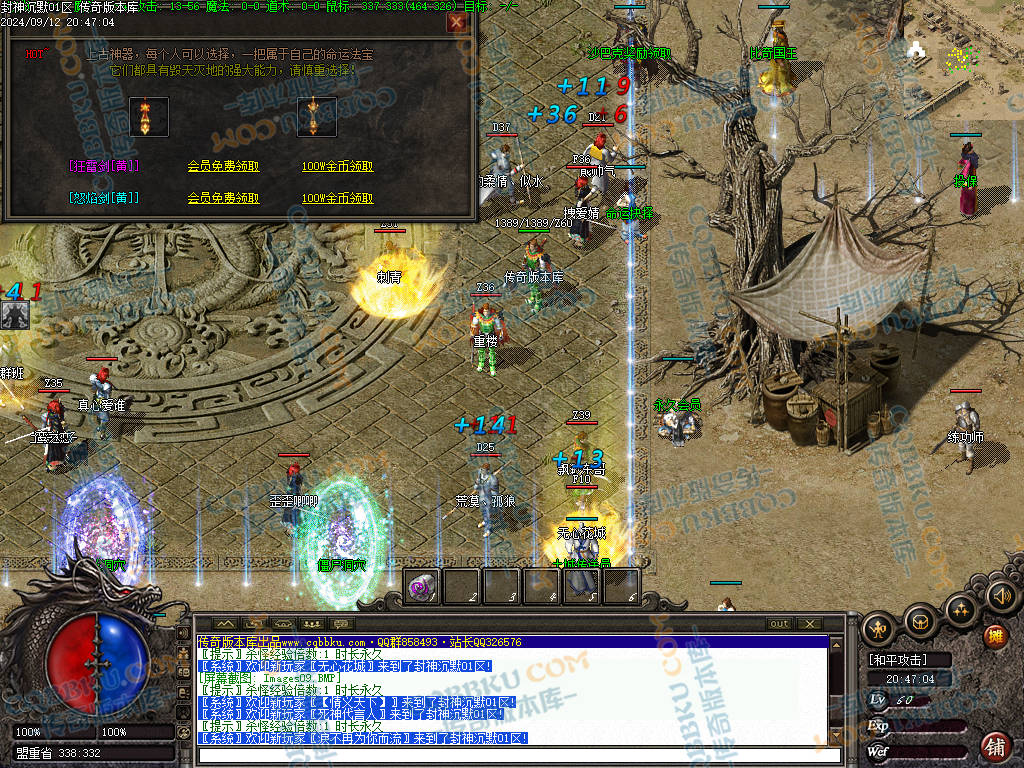This screenshot has height=768, width=1024.
Task: Click the chat text input box
Action: [520, 754]
